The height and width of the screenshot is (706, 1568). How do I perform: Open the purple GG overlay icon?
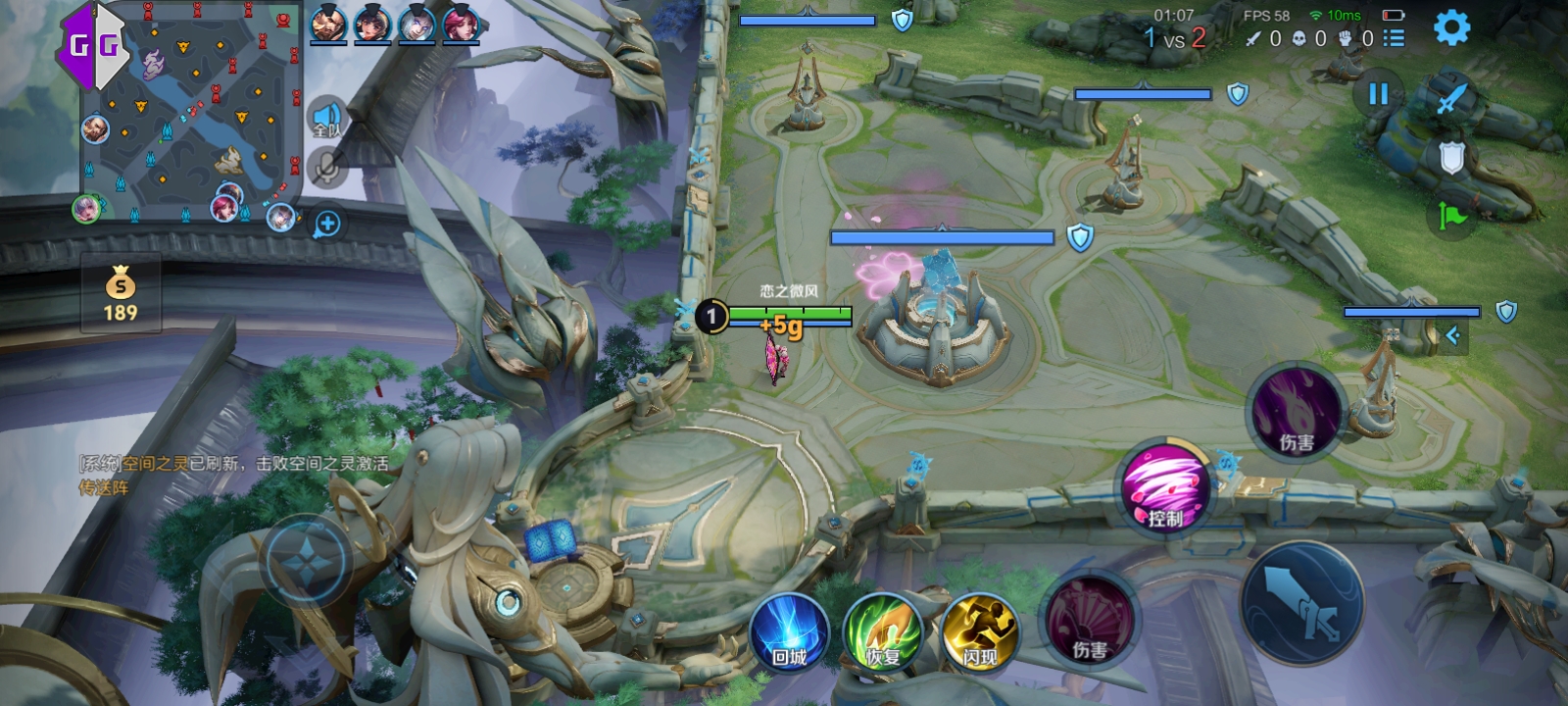93,44
